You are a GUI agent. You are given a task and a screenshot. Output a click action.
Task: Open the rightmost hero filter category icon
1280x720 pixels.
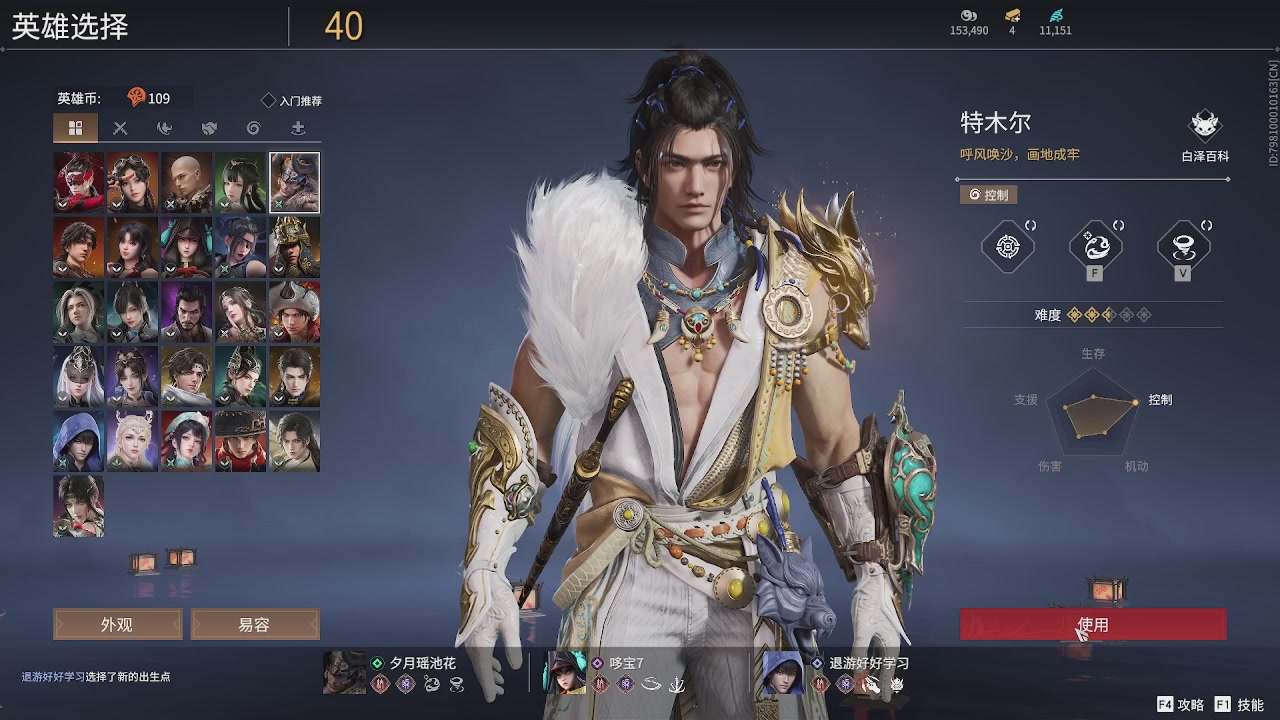pyautogui.click(x=297, y=128)
